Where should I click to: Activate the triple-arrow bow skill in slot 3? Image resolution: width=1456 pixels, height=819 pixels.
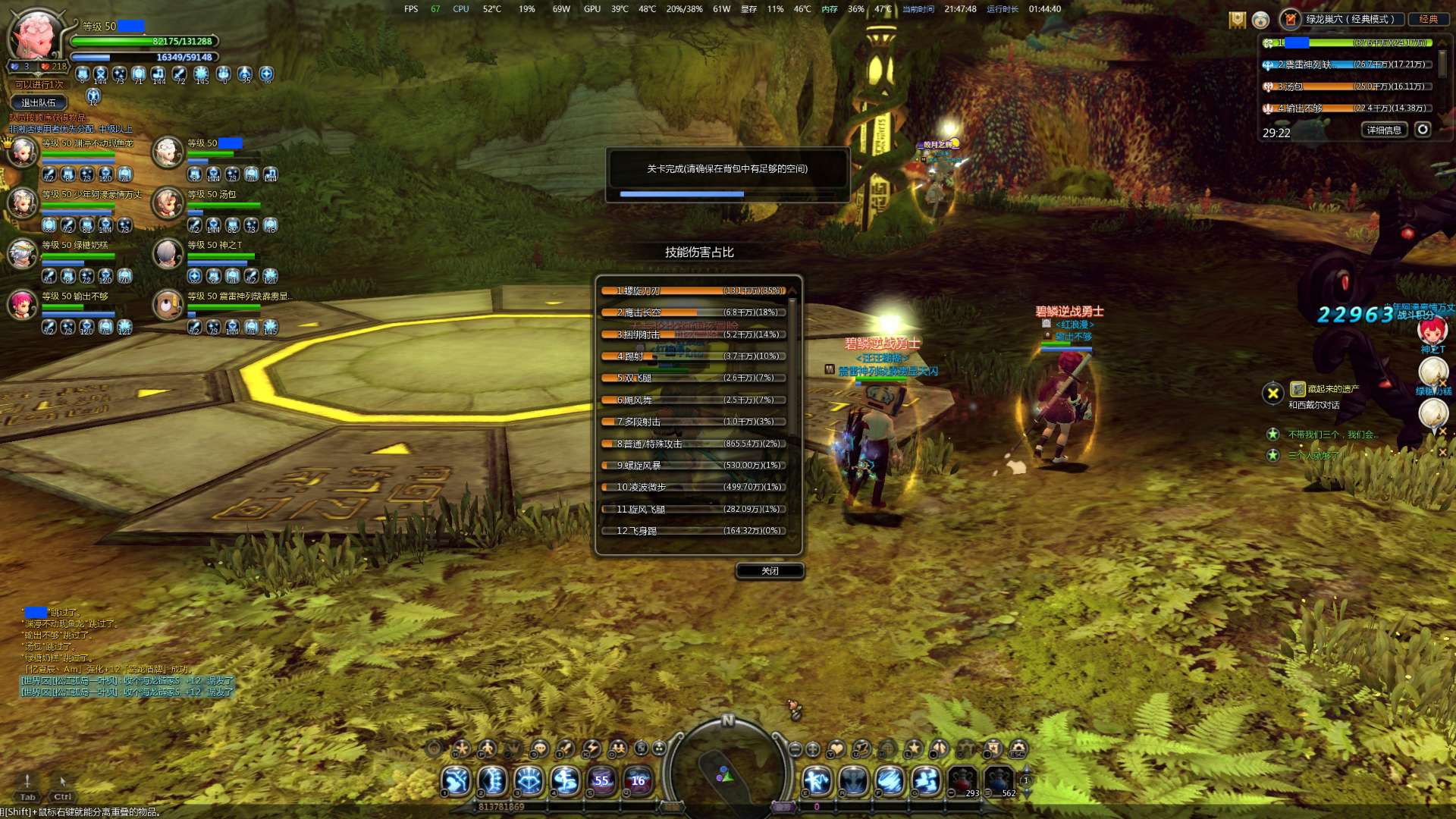pyautogui.click(x=529, y=780)
